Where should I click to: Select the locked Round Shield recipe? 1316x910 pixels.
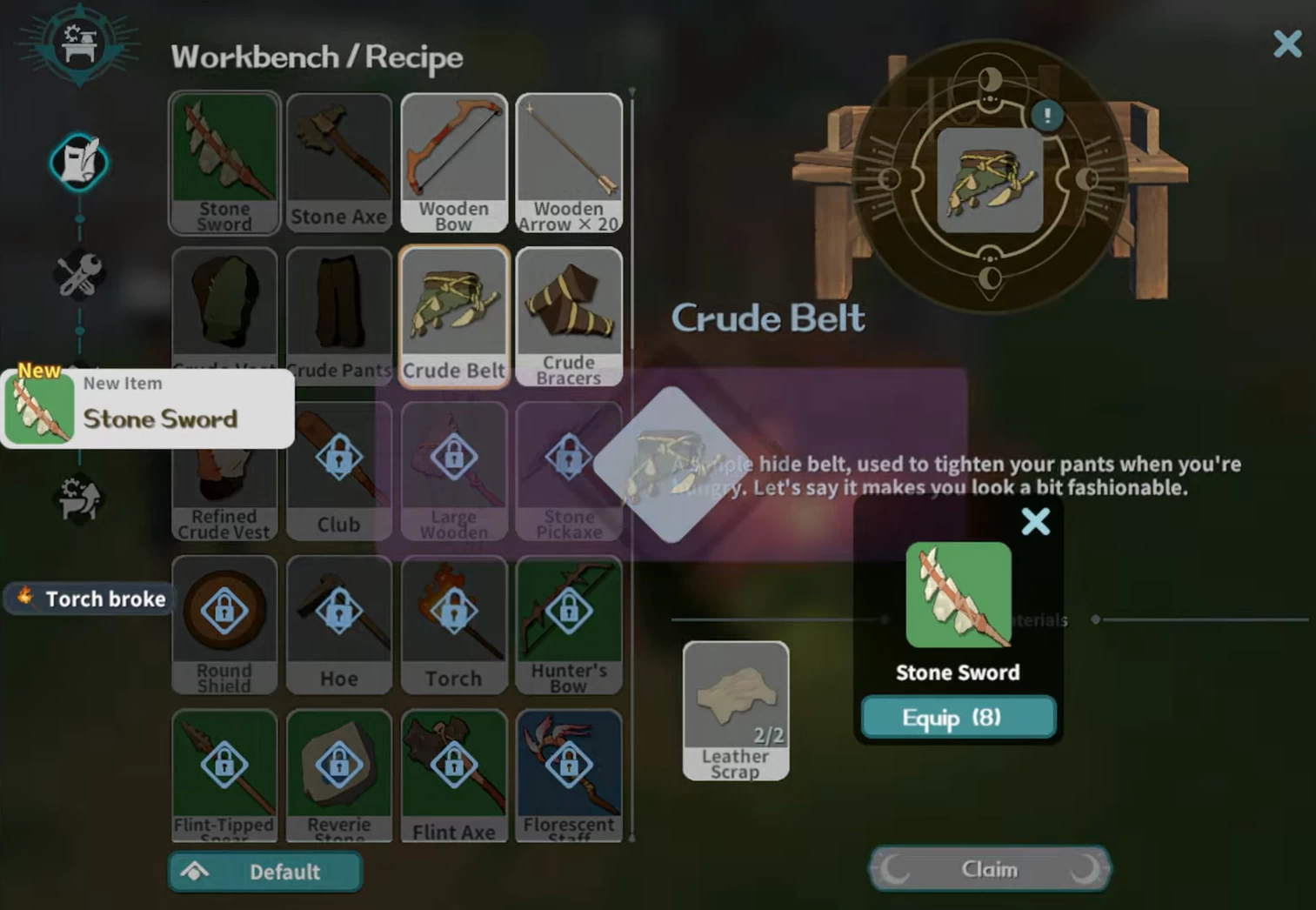224,625
